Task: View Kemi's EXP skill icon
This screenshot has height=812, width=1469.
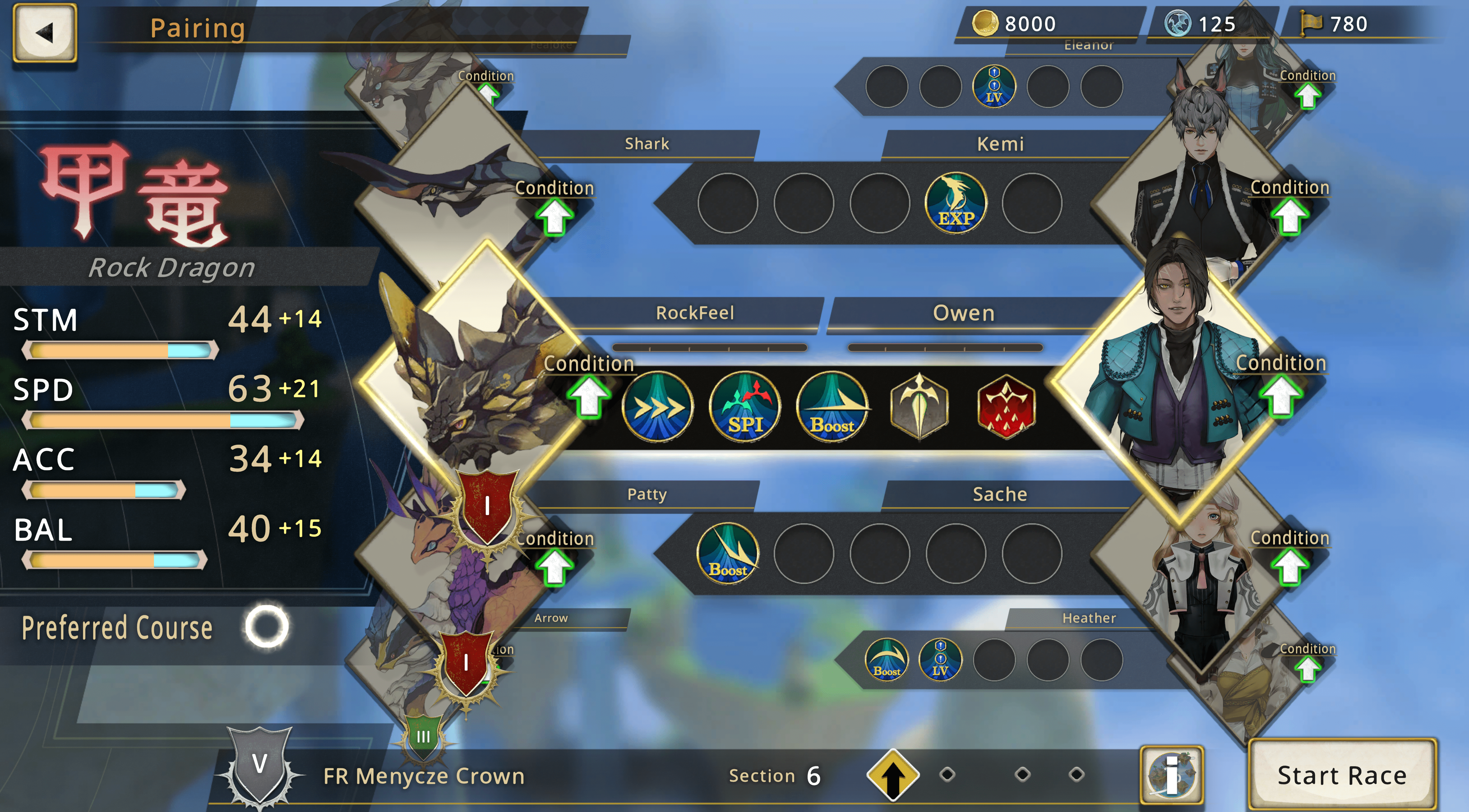Action: tap(956, 203)
